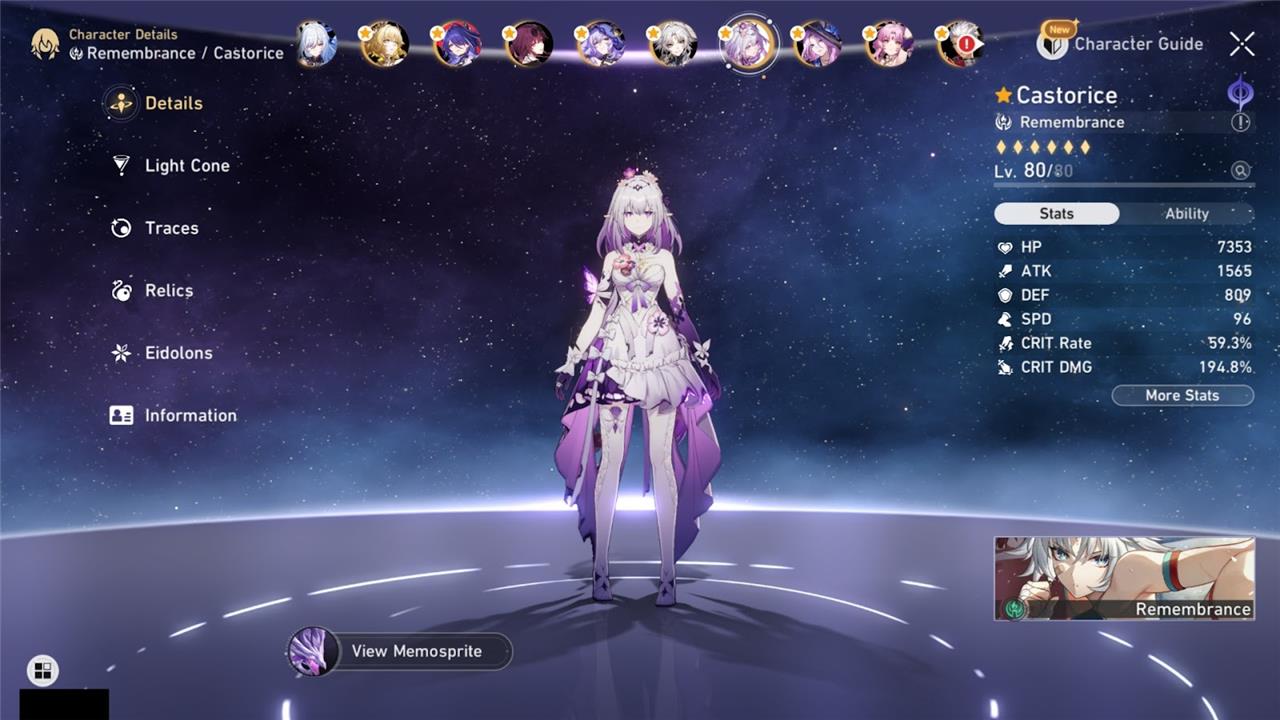The height and width of the screenshot is (720, 1280).
Task: Select the golden blonde-haired character portrait
Action: [x=385, y=45]
